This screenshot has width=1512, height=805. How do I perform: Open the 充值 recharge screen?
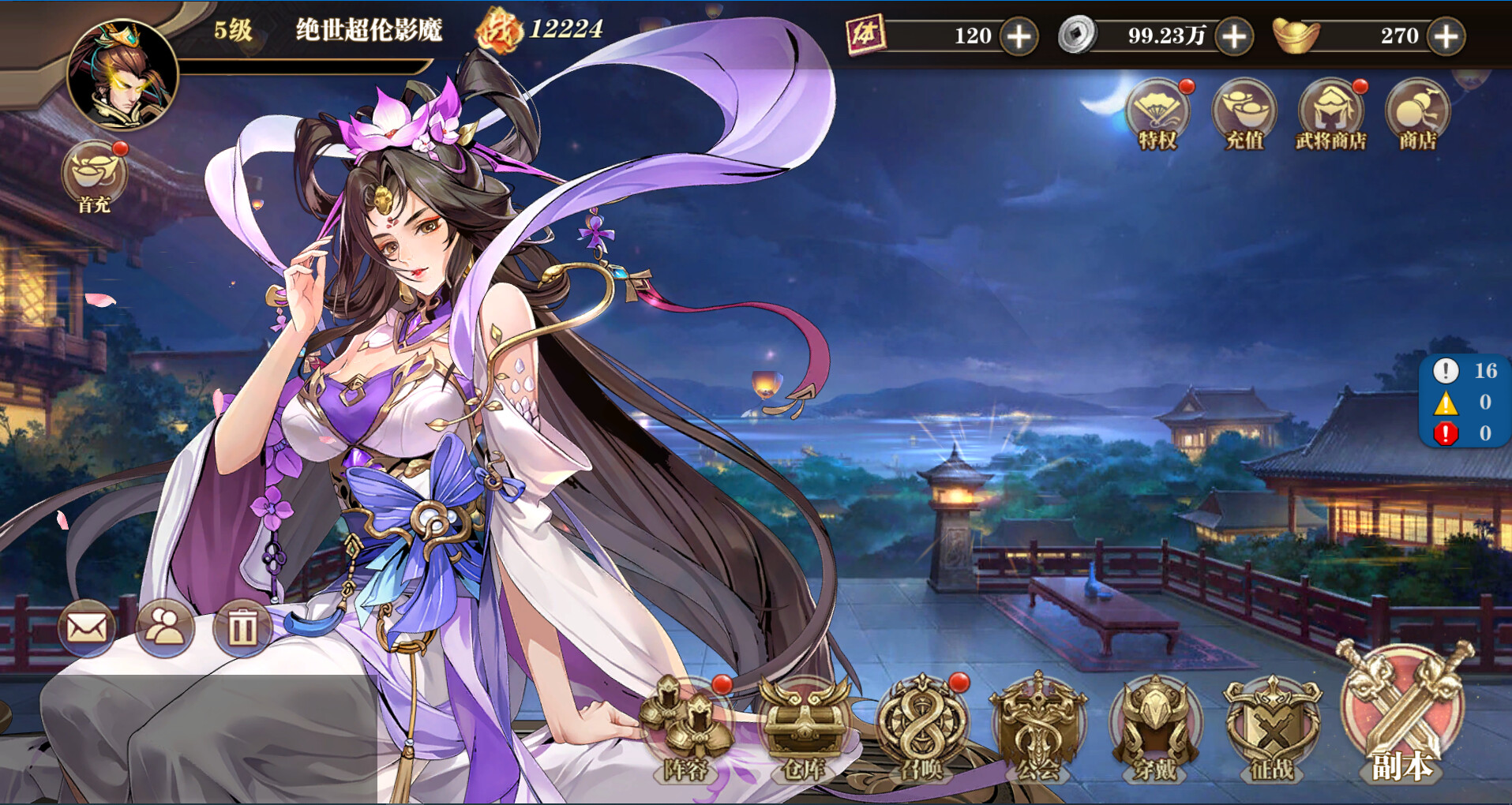[1245, 114]
